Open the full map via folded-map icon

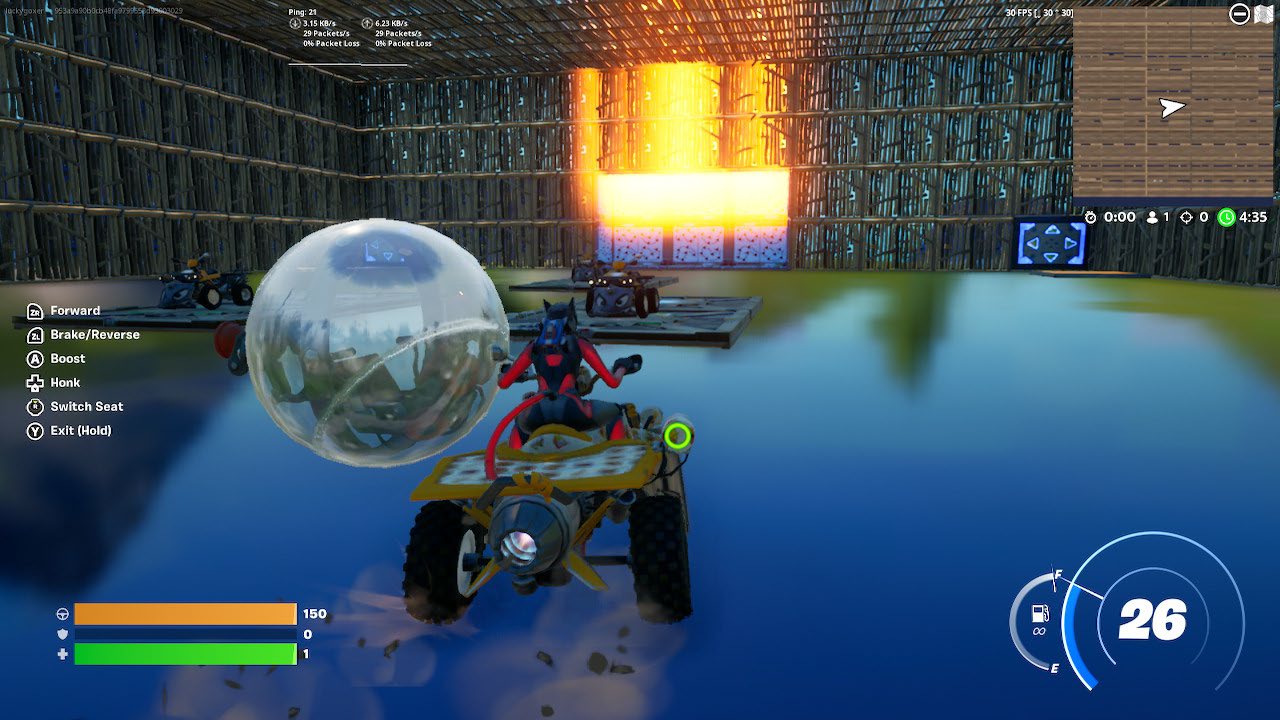click(x=1264, y=13)
